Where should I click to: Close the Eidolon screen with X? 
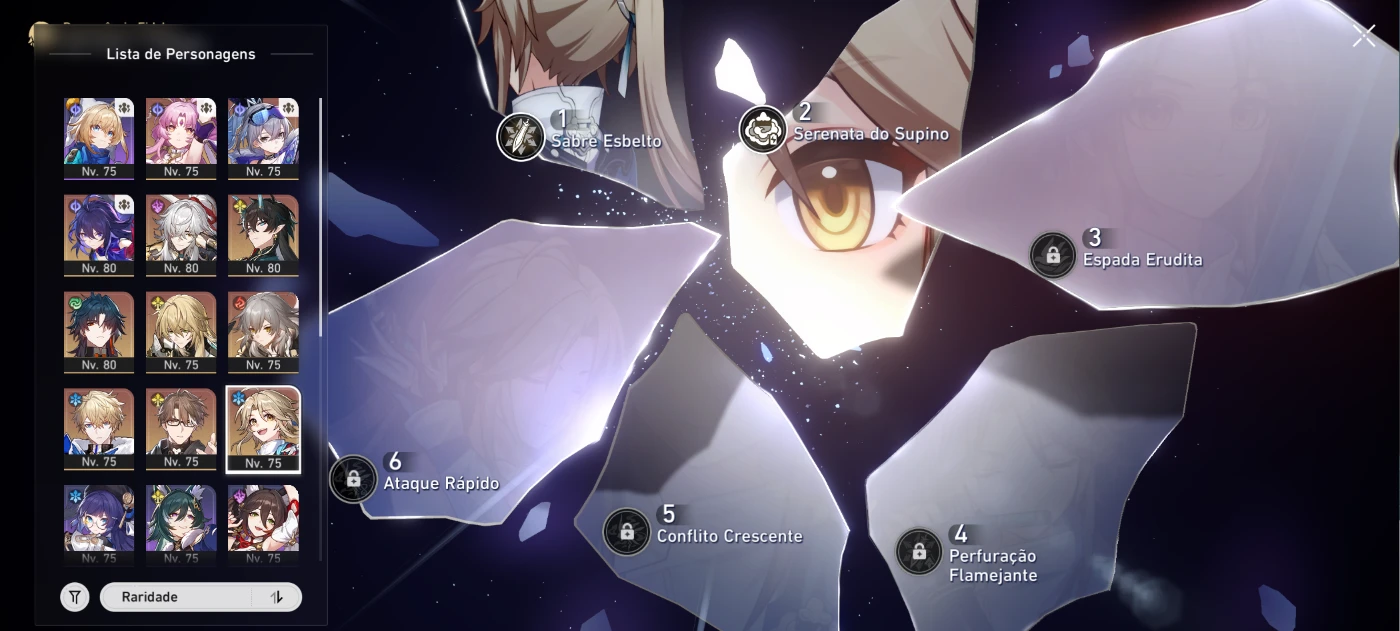click(1364, 36)
